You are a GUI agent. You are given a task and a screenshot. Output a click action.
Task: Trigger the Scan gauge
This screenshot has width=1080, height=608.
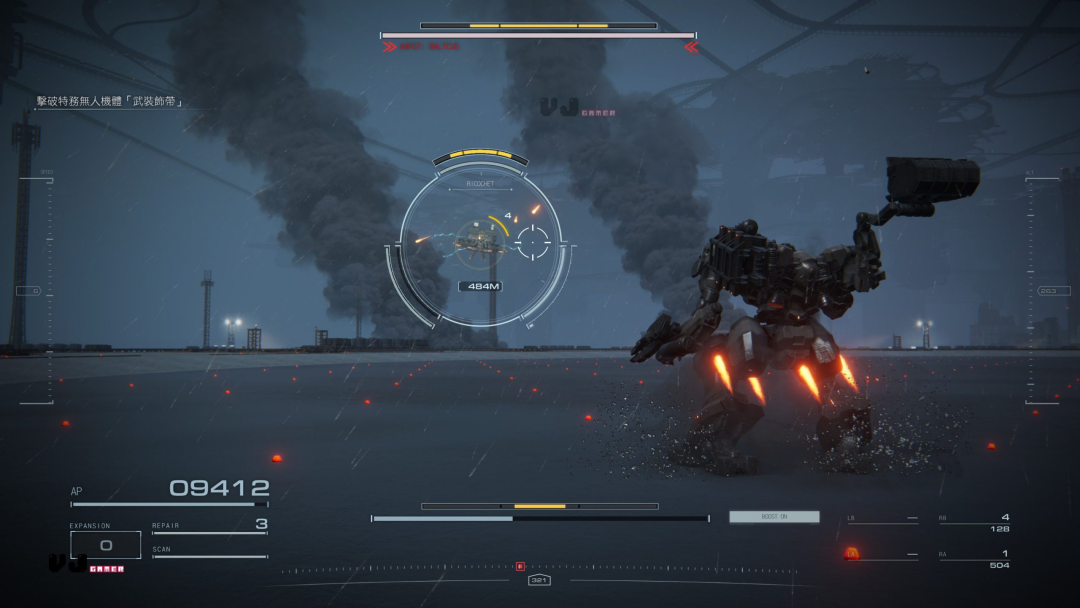(x=210, y=552)
